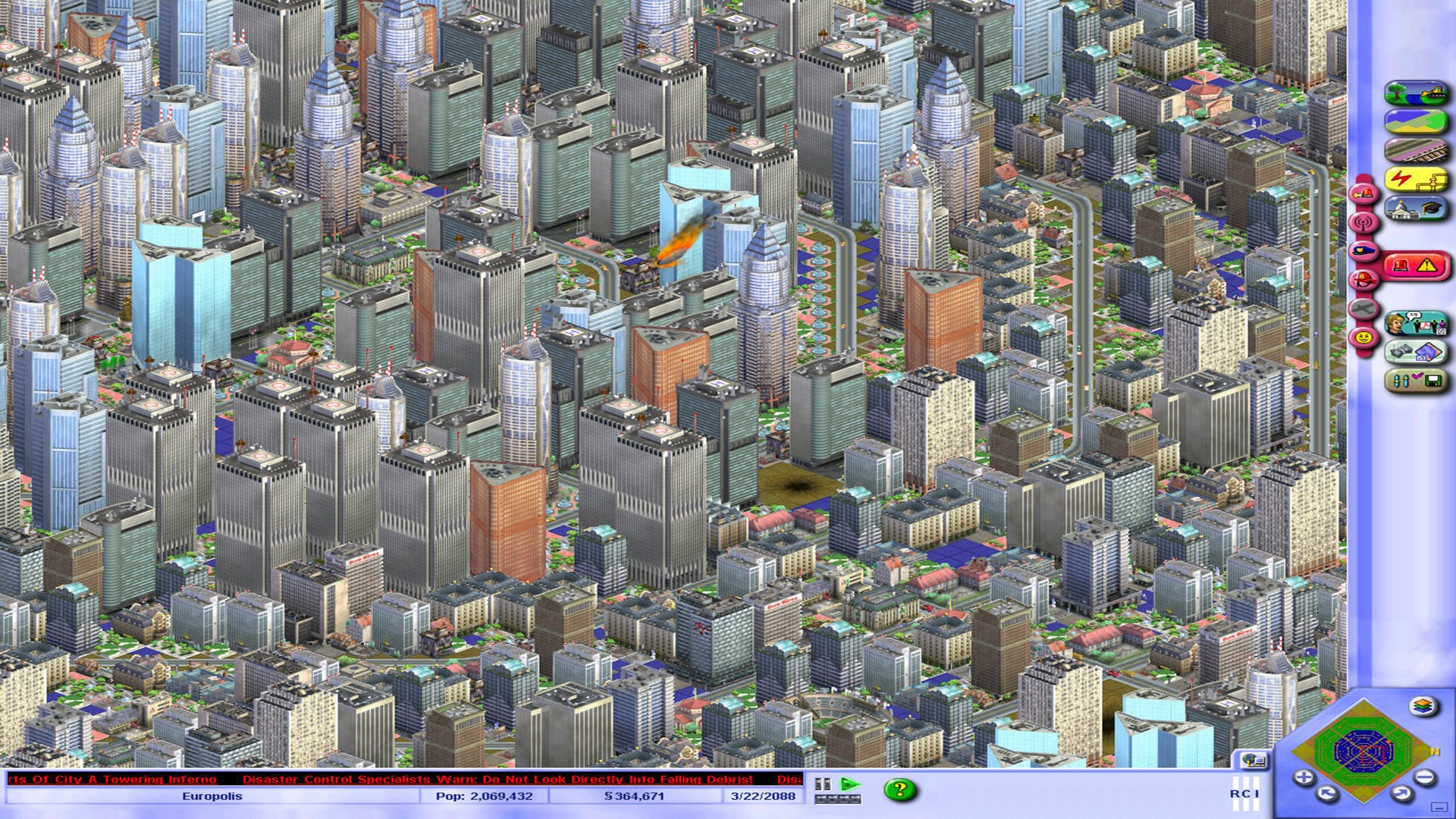Screen dimensions: 1456x819
Task: Open the Utilities power tools
Action: pyautogui.click(x=1417, y=180)
